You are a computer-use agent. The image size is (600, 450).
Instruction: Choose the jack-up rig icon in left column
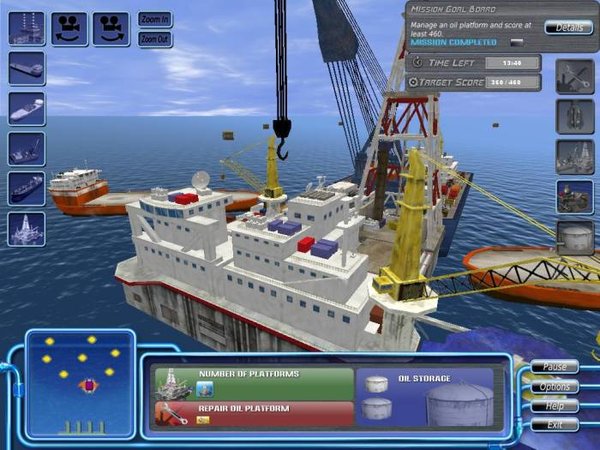coord(26,229)
